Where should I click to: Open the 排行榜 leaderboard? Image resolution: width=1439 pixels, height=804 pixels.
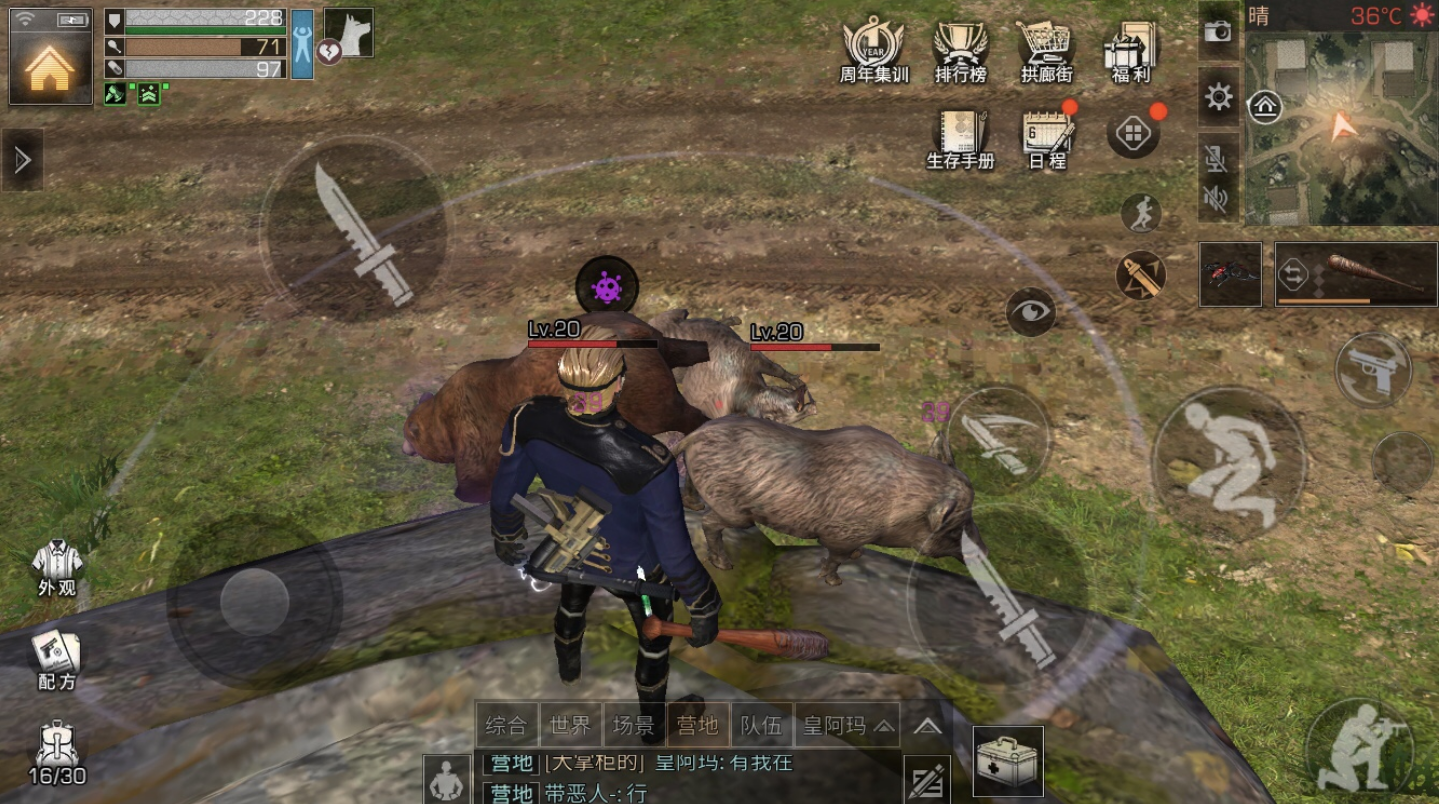960,52
